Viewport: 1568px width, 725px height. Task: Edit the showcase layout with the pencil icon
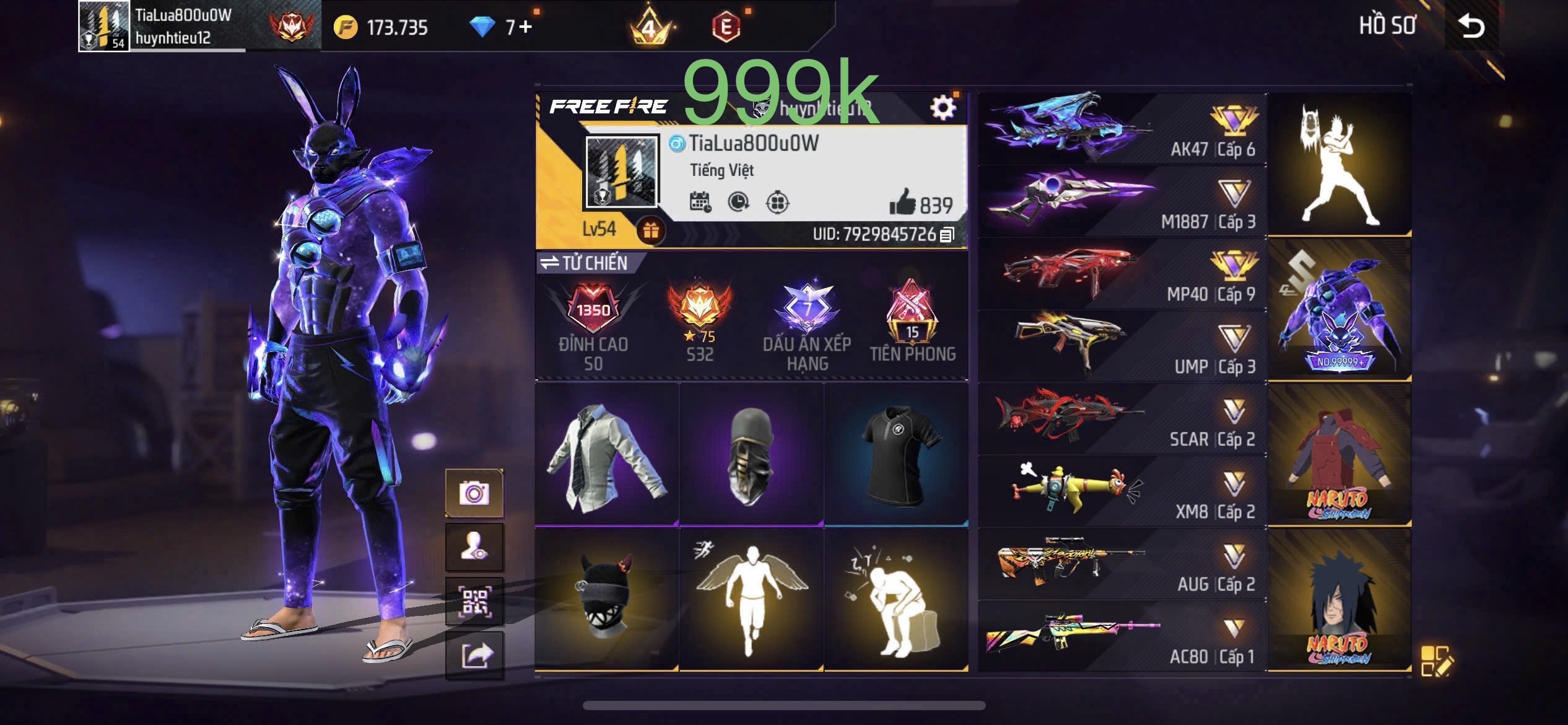tap(1435, 661)
